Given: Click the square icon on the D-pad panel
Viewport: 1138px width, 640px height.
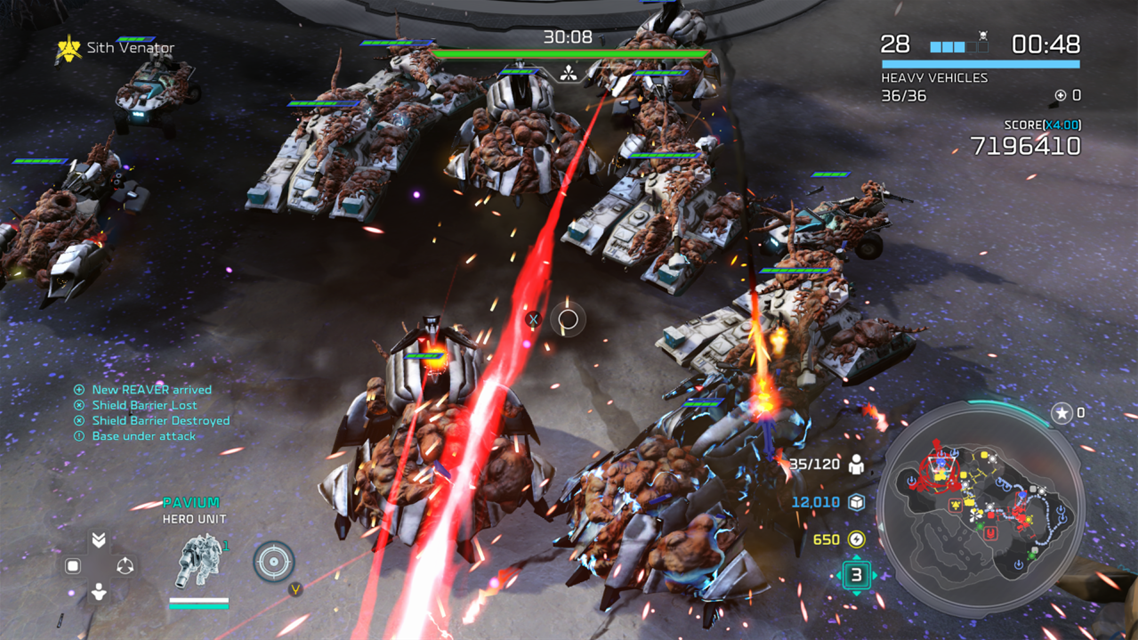Looking at the screenshot, I should click(73, 566).
